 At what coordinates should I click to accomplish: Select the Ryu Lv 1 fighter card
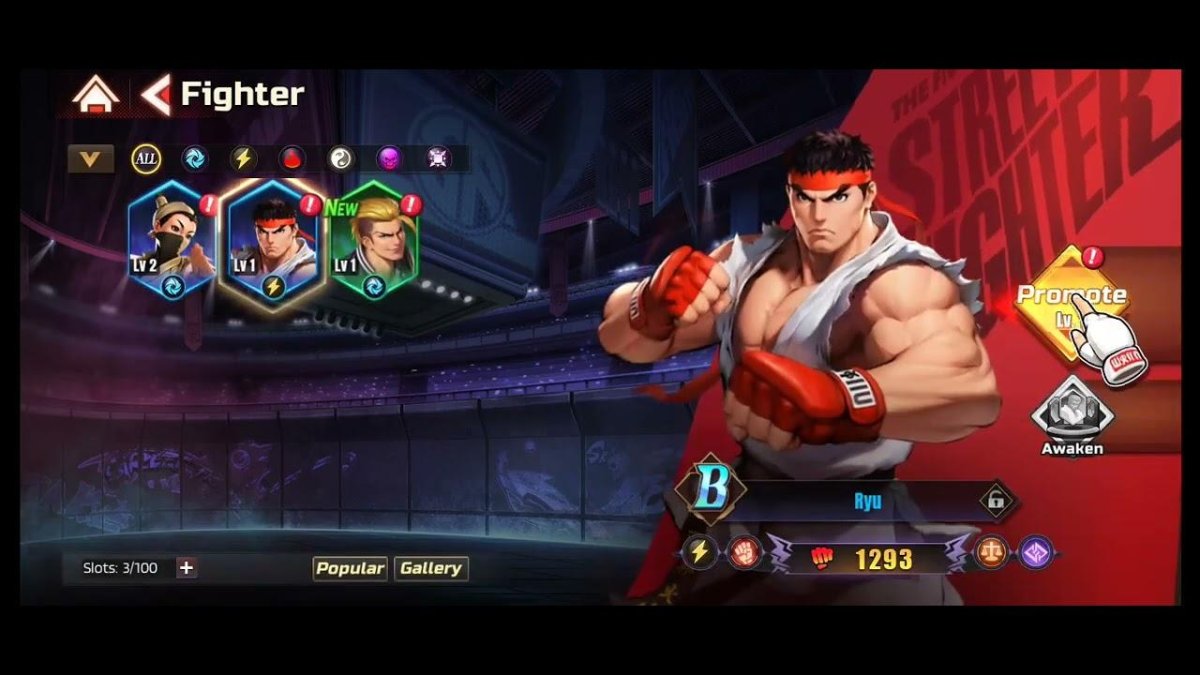273,242
